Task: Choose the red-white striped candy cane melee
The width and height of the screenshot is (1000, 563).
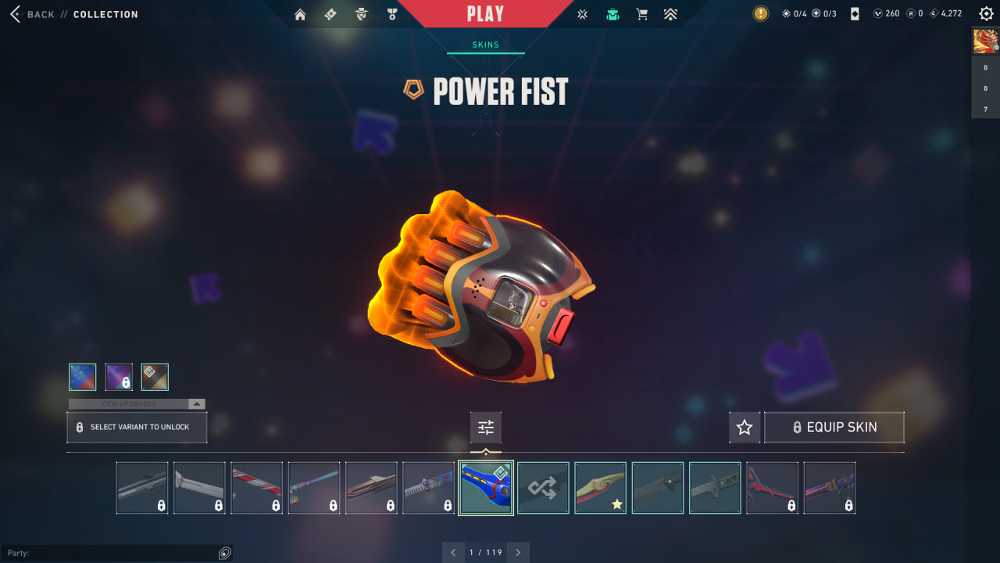Action: [x=256, y=488]
